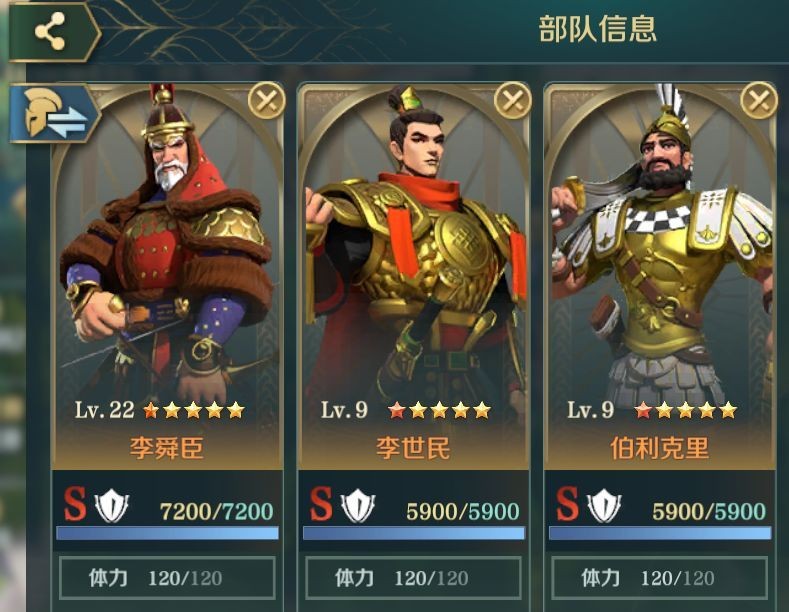Open the share button

pyautogui.click(x=50, y=32)
